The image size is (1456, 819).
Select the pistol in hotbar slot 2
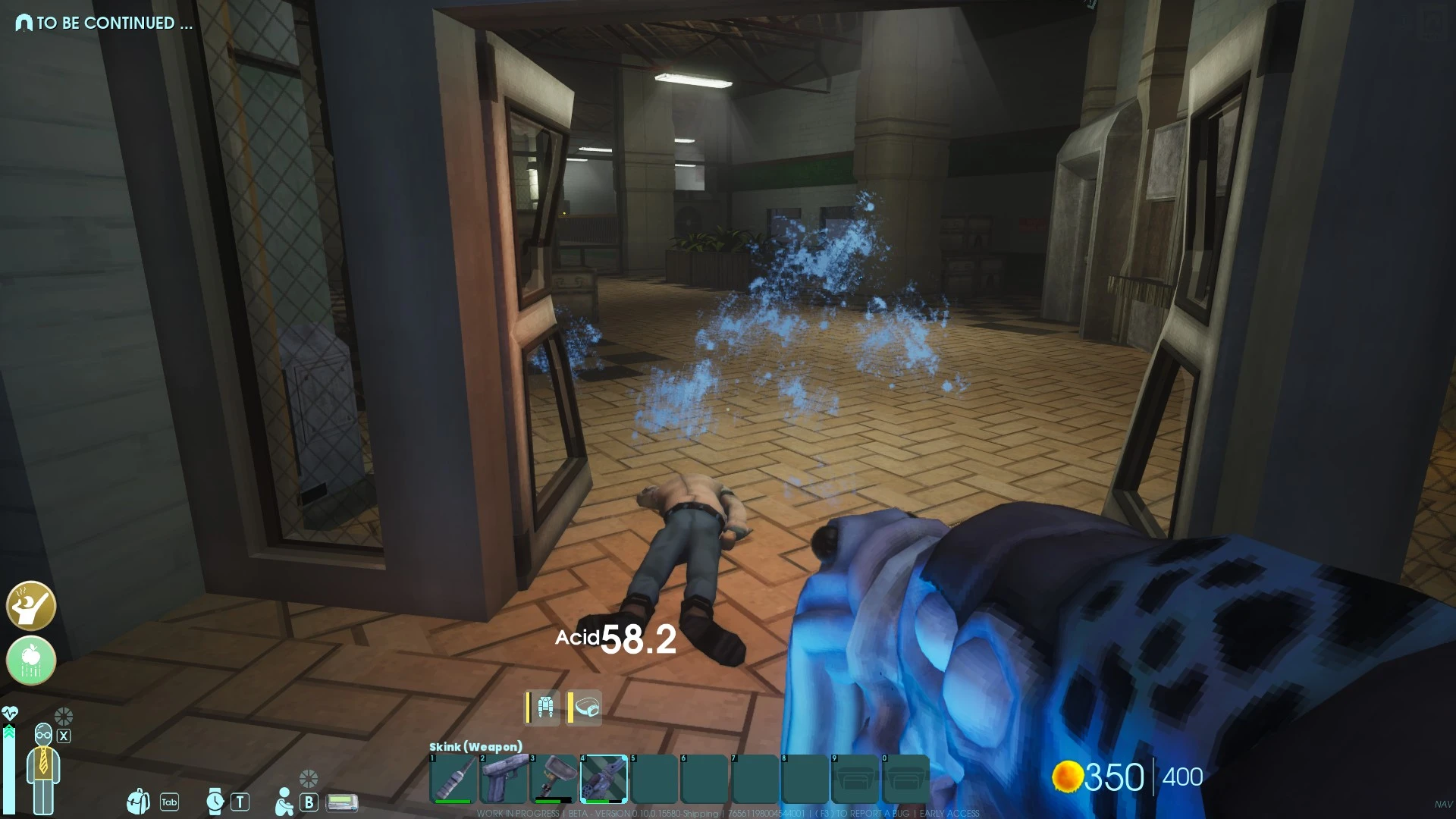pyautogui.click(x=502, y=780)
